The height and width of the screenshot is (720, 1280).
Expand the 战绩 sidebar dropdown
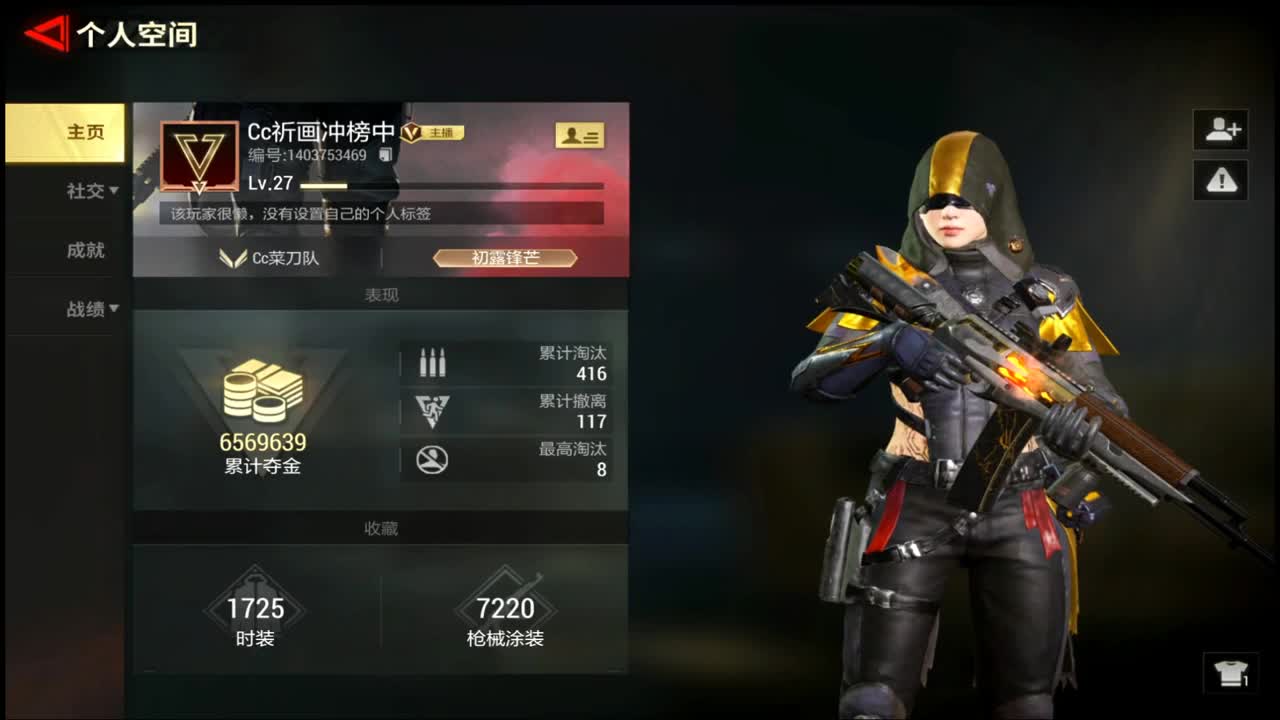(x=90, y=309)
